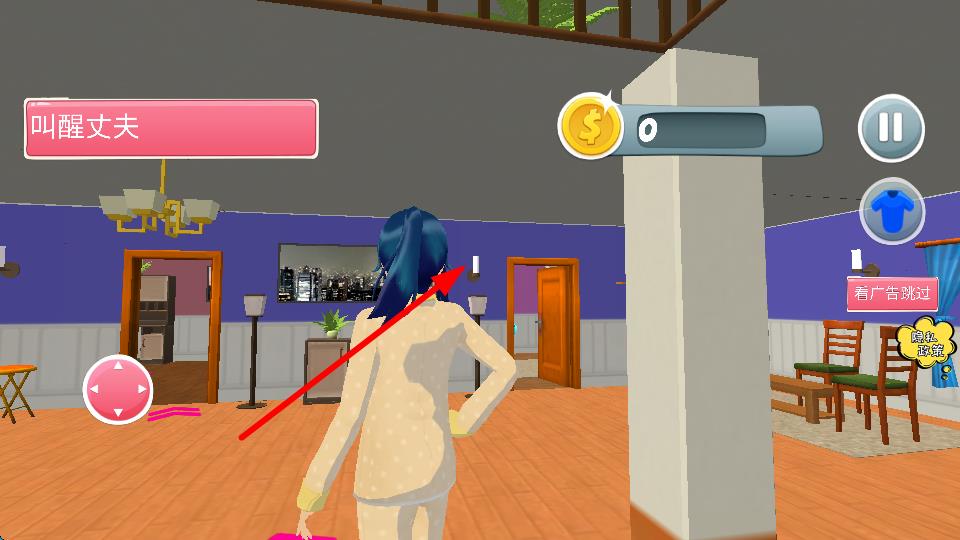The image size is (960, 540).
Task: Tap the pink directional movement pad
Action: [118, 388]
